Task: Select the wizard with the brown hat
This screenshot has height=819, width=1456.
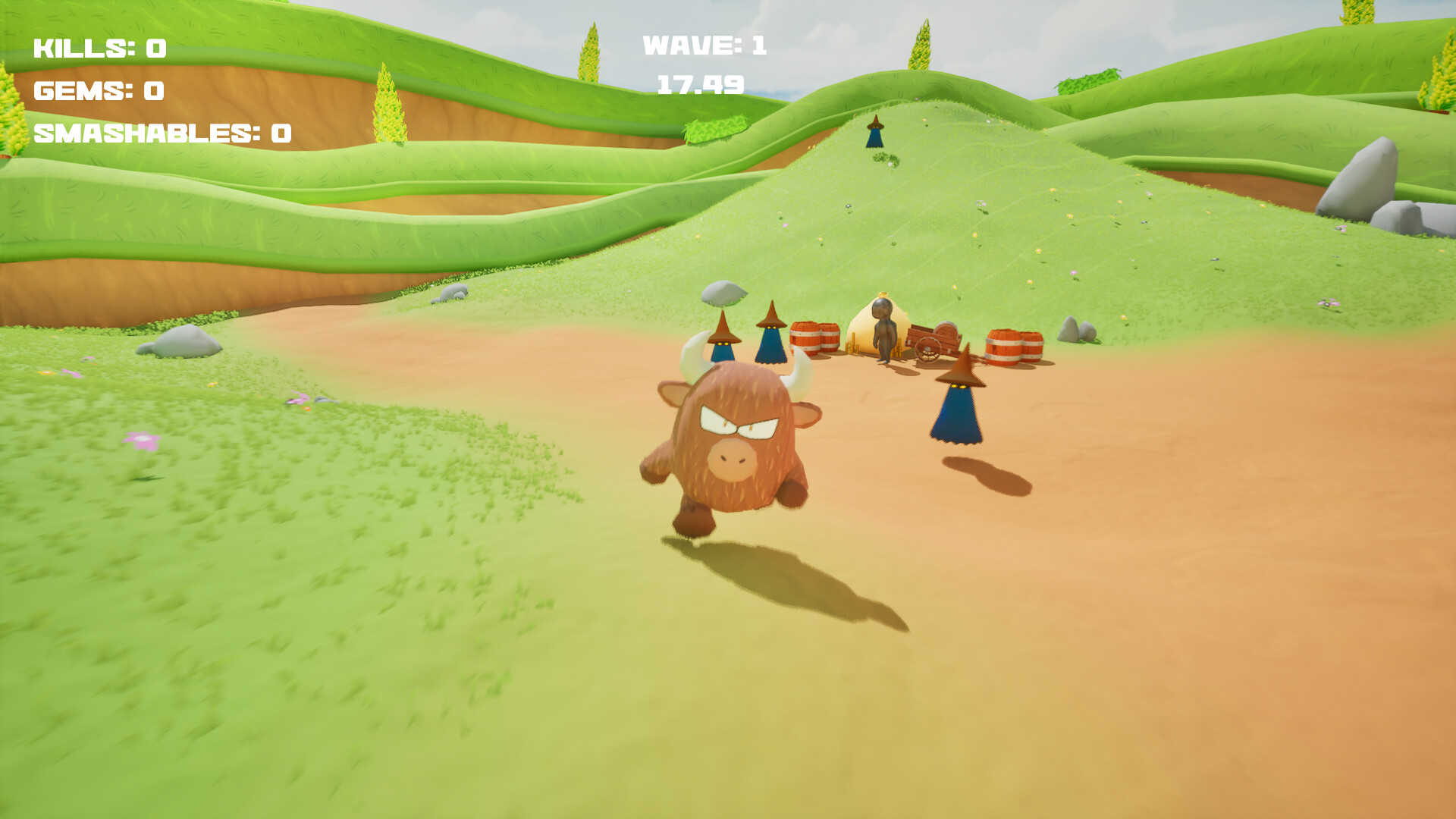Action: tap(957, 402)
